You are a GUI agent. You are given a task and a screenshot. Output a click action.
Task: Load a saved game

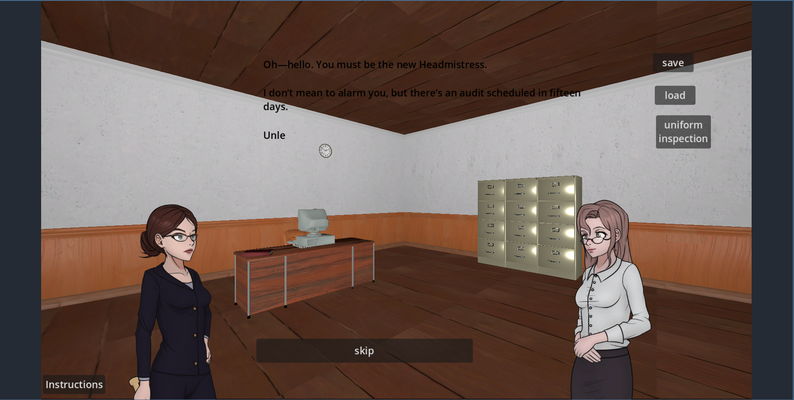[x=675, y=96]
